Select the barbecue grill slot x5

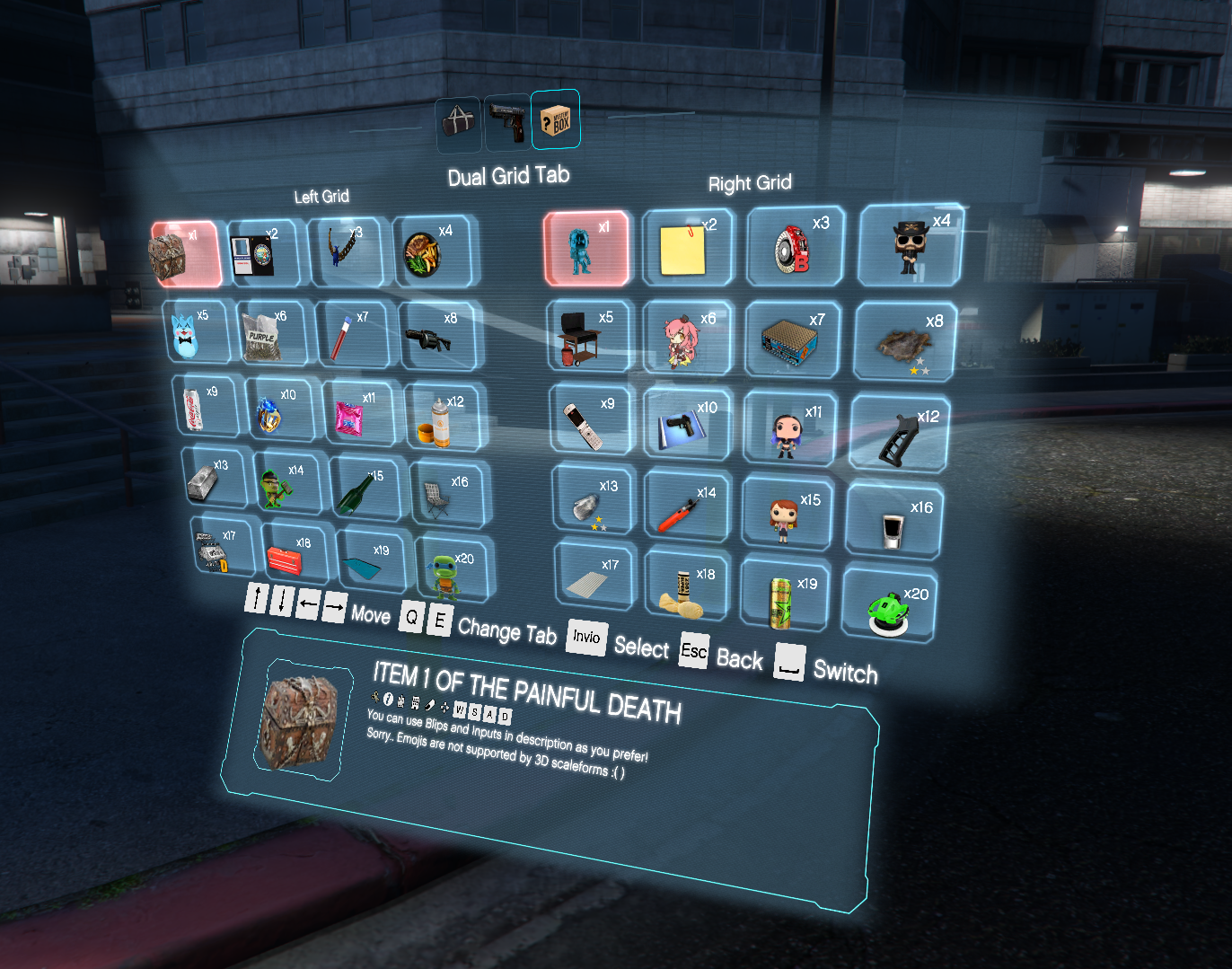pos(591,337)
